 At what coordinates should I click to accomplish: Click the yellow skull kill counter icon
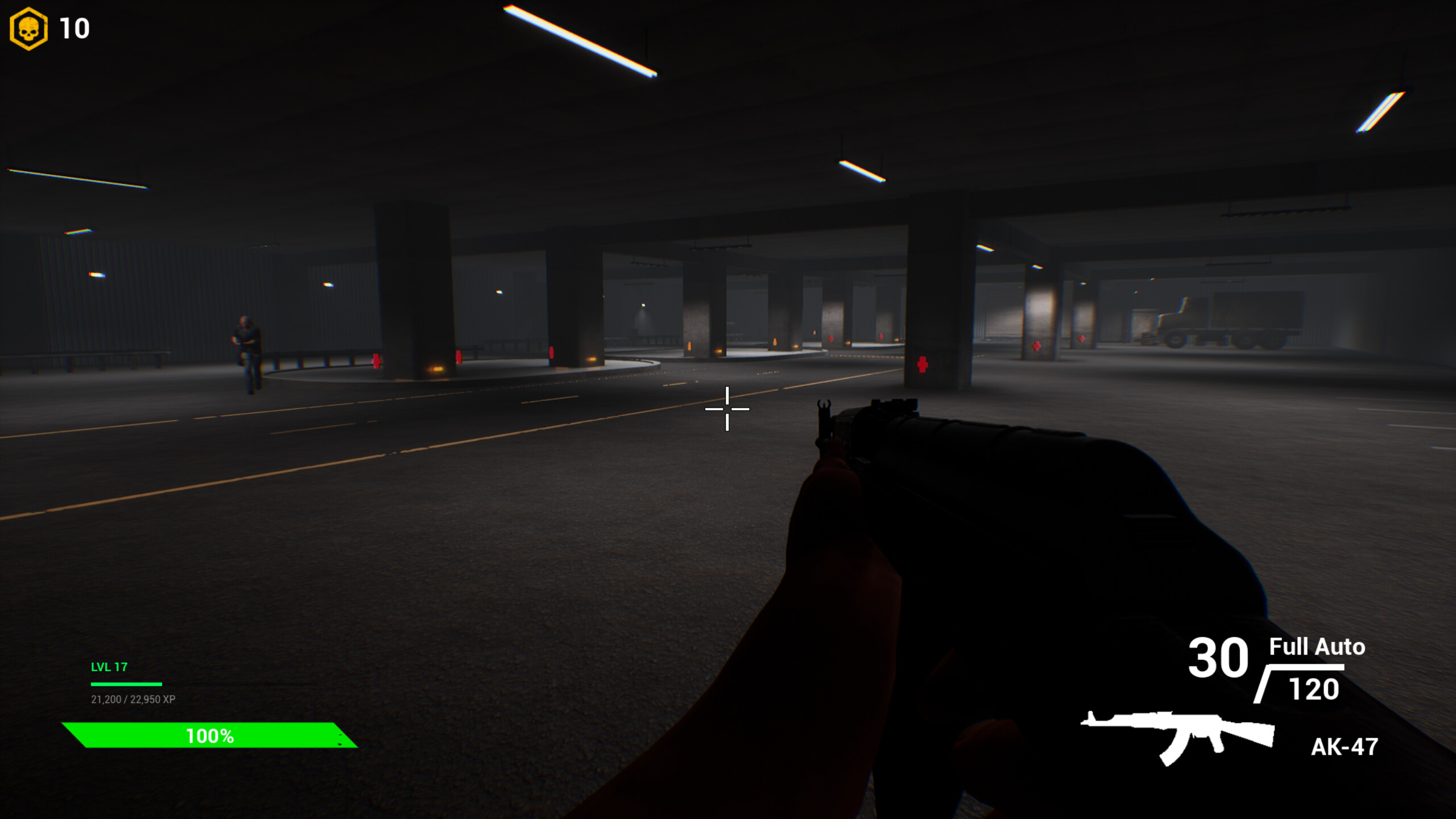coord(28,30)
